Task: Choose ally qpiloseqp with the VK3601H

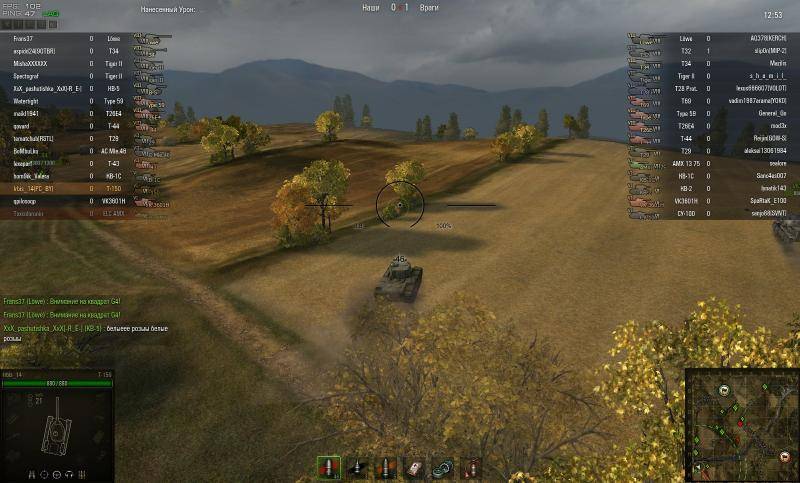Action: pos(20,200)
